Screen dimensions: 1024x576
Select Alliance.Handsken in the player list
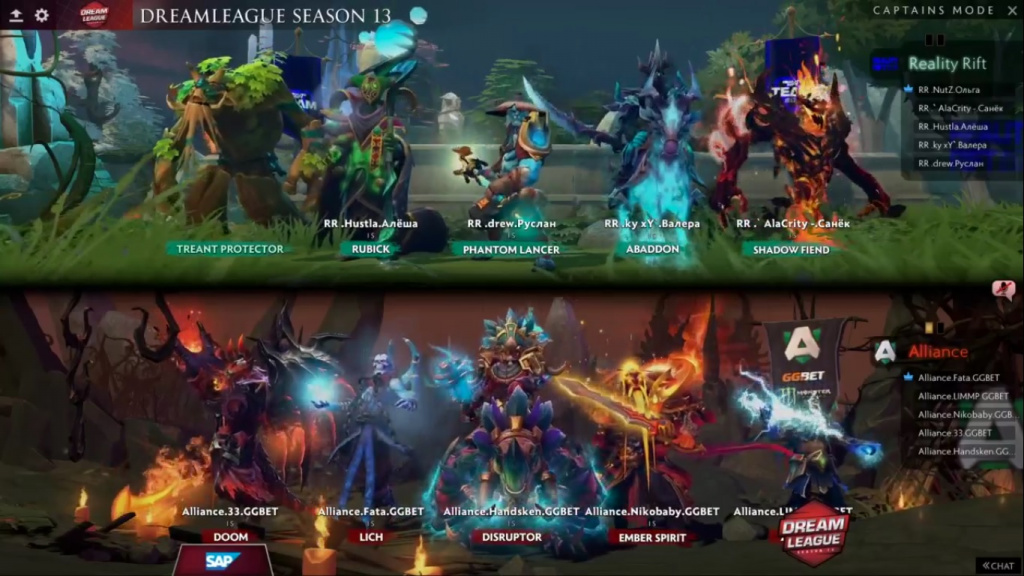point(960,451)
